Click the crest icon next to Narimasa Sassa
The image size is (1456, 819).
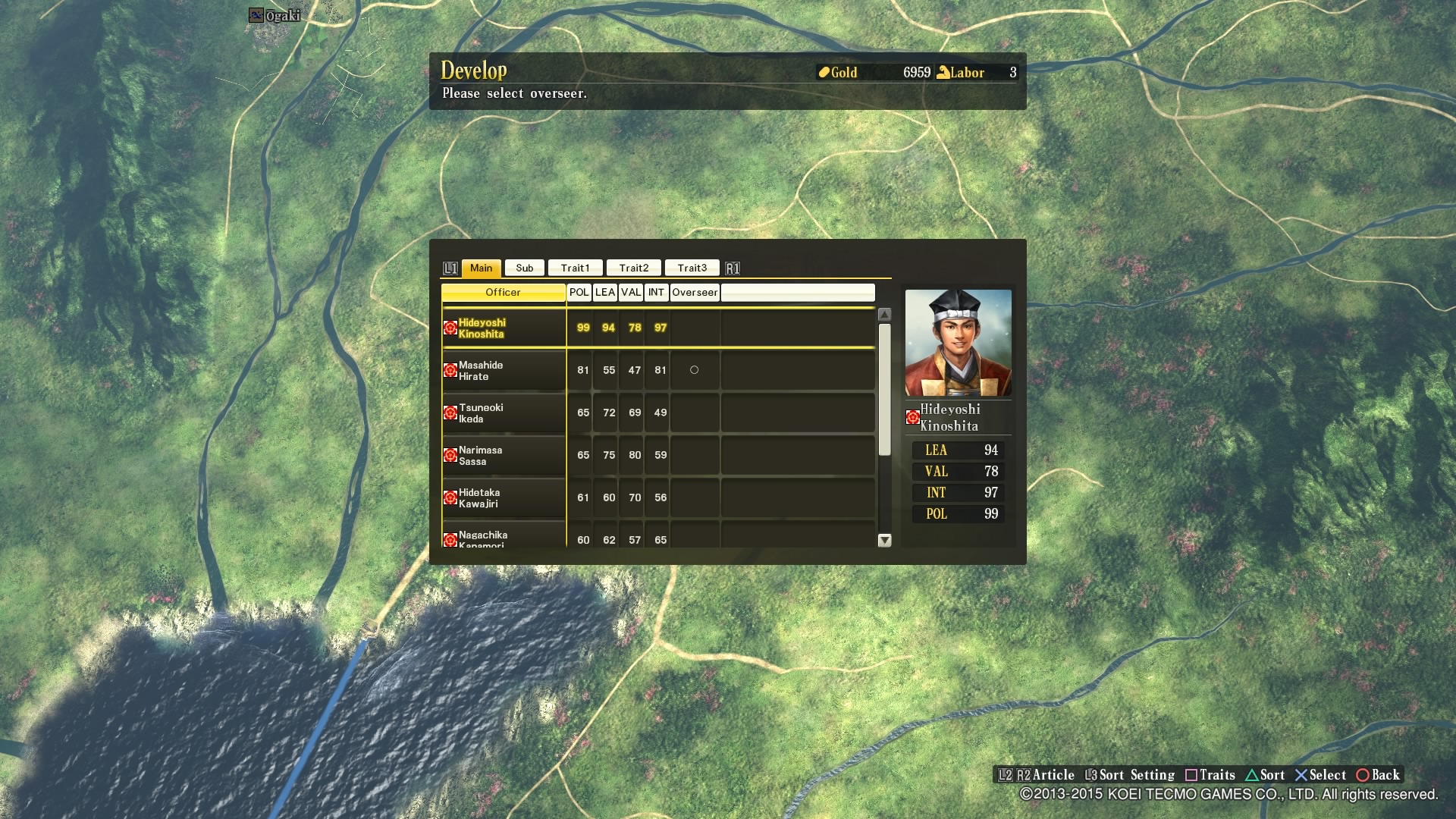click(450, 455)
